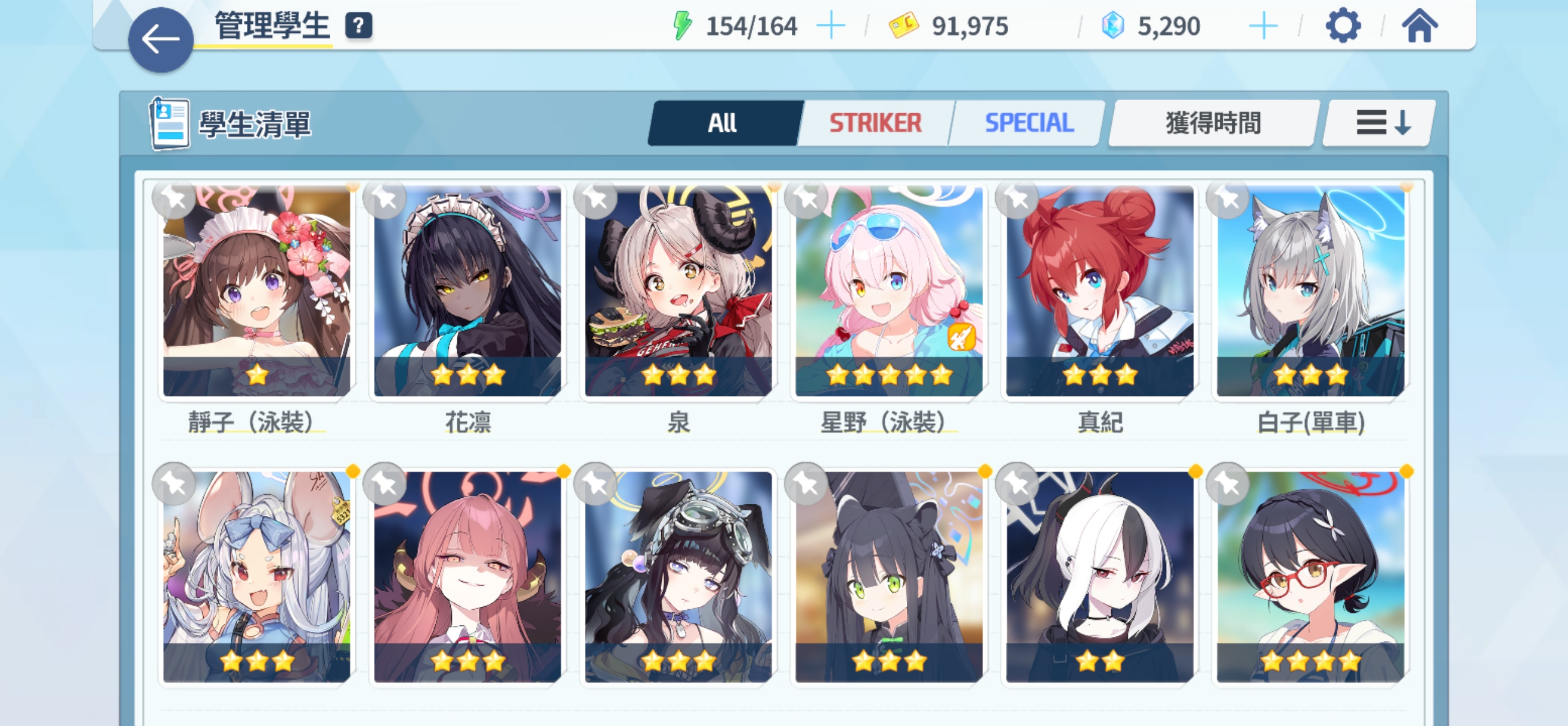Open the help question mark icon
Screen dimensions: 1568x726
[358, 26]
